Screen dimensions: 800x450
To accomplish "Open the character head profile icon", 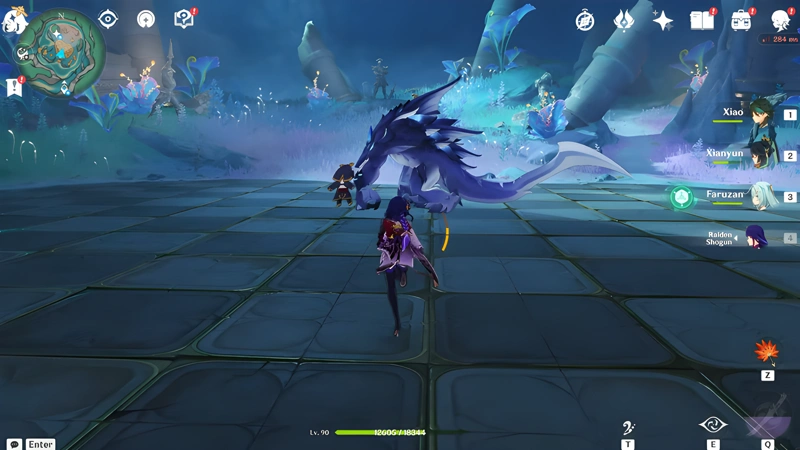I will pos(780,20).
